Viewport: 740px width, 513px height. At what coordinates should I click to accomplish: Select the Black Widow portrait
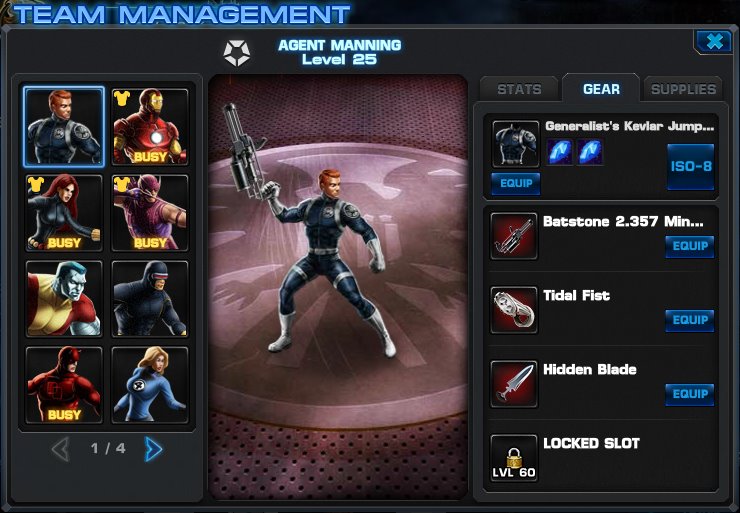[64, 213]
